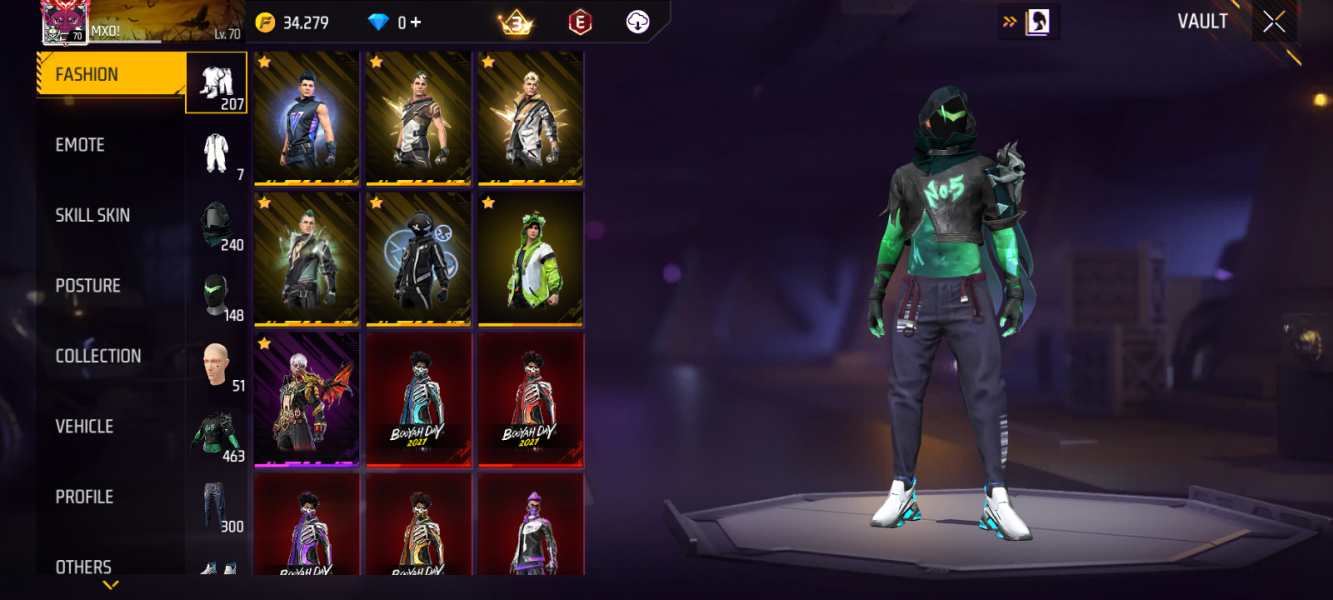Switch to the Emote category

point(80,145)
